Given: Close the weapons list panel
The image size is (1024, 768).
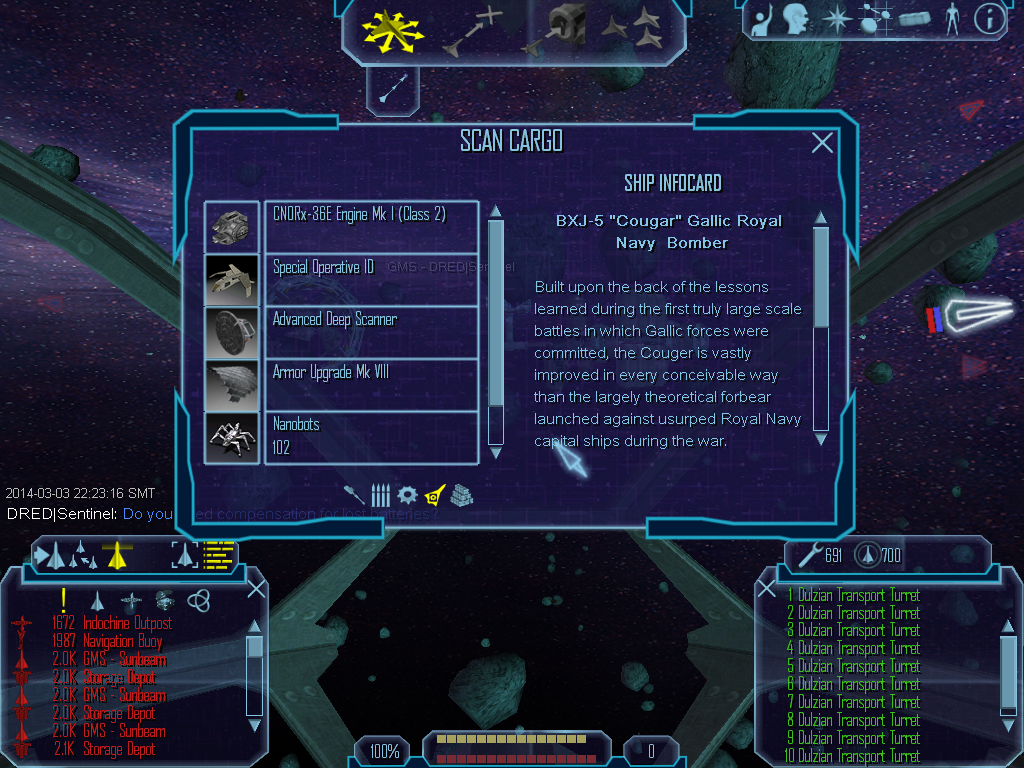Looking at the screenshot, I should pos(768,589).
